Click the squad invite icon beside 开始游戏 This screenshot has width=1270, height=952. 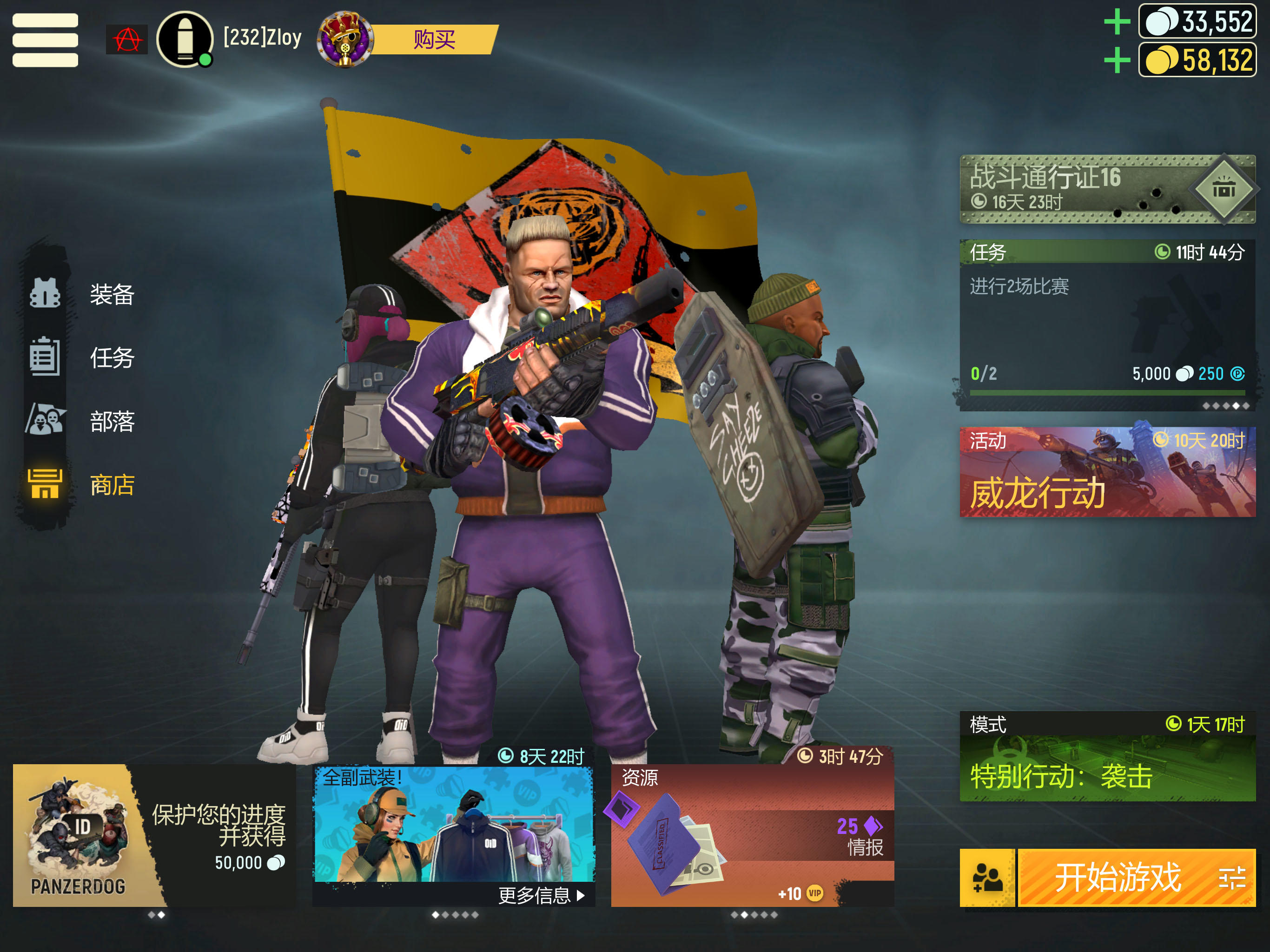click(987, 877)
